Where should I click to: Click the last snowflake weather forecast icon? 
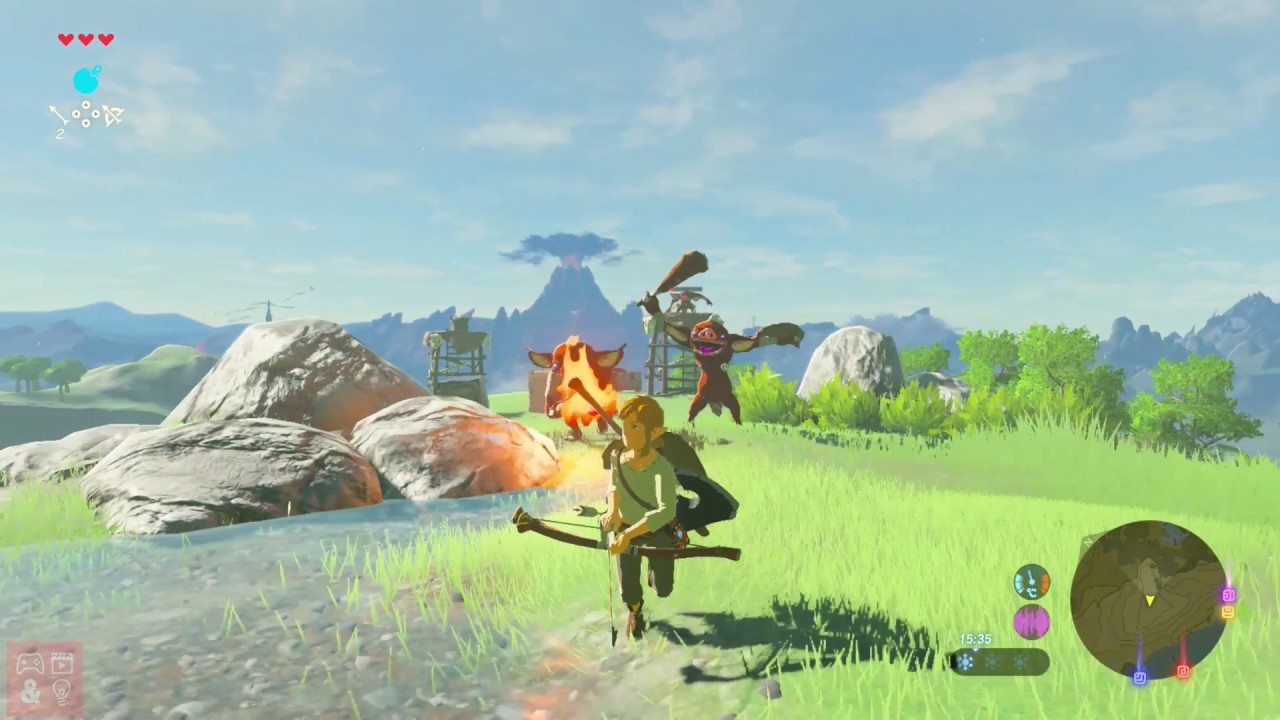click(1019, 662)
